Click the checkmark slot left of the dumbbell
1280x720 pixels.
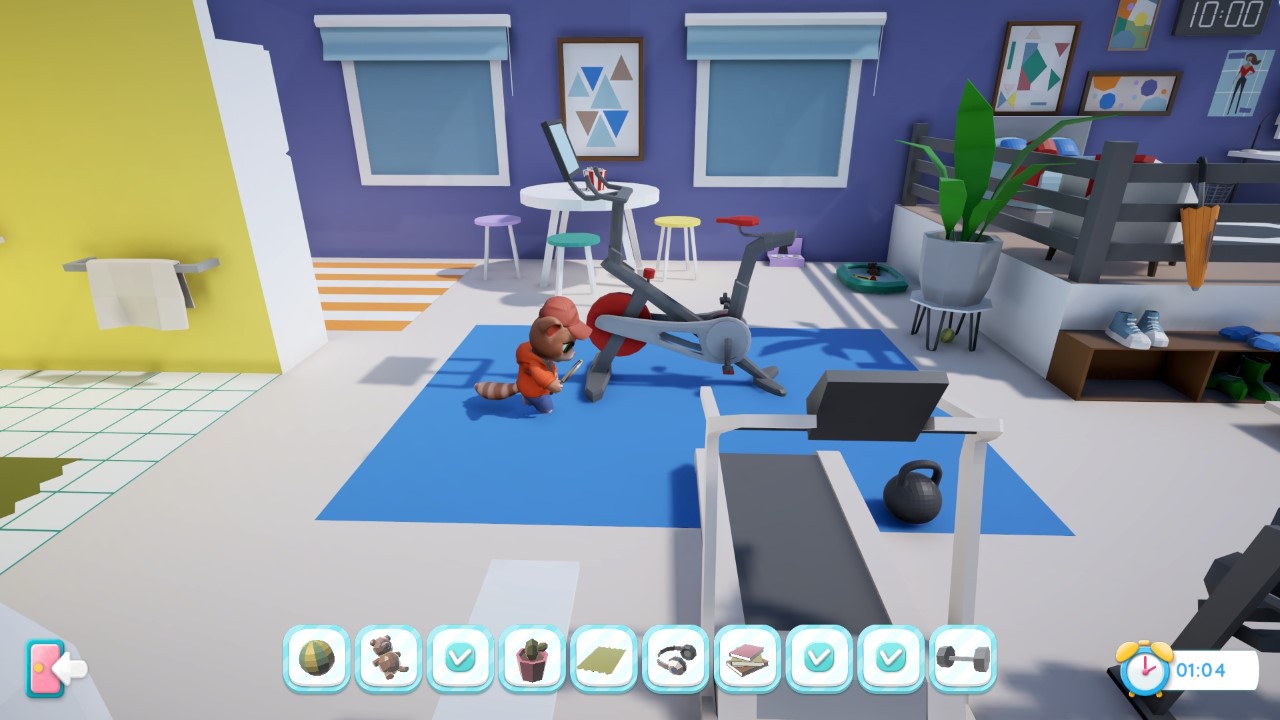pyautogui.click(x=892, y=657)
